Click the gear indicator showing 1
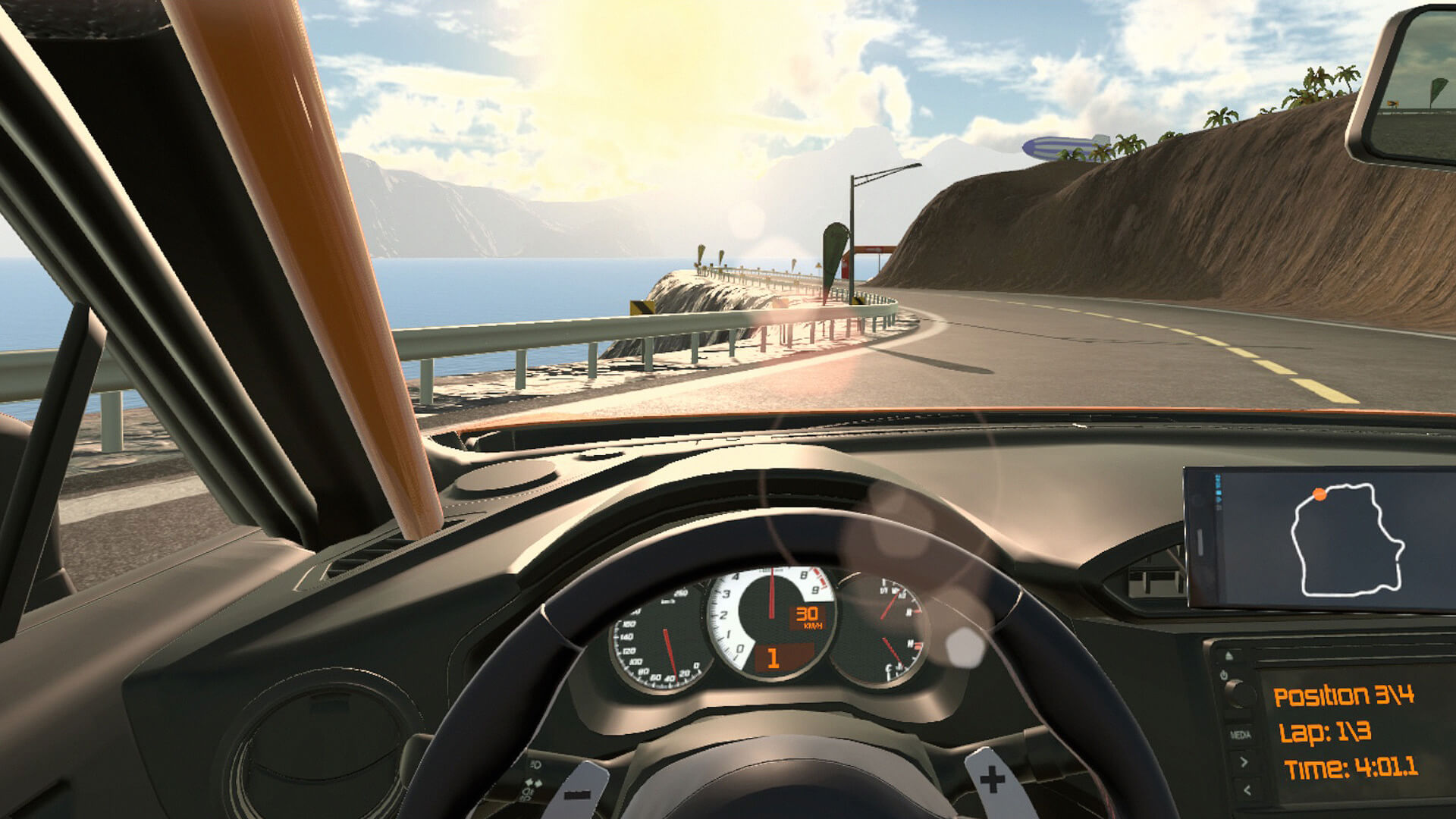 tap(773, 657)
